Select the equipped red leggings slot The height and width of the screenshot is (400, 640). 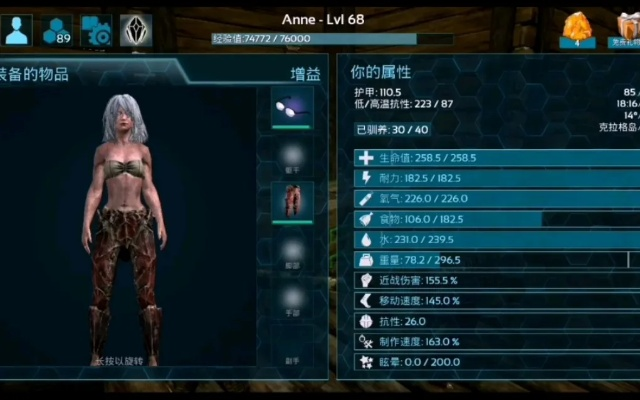coord(292,202)
